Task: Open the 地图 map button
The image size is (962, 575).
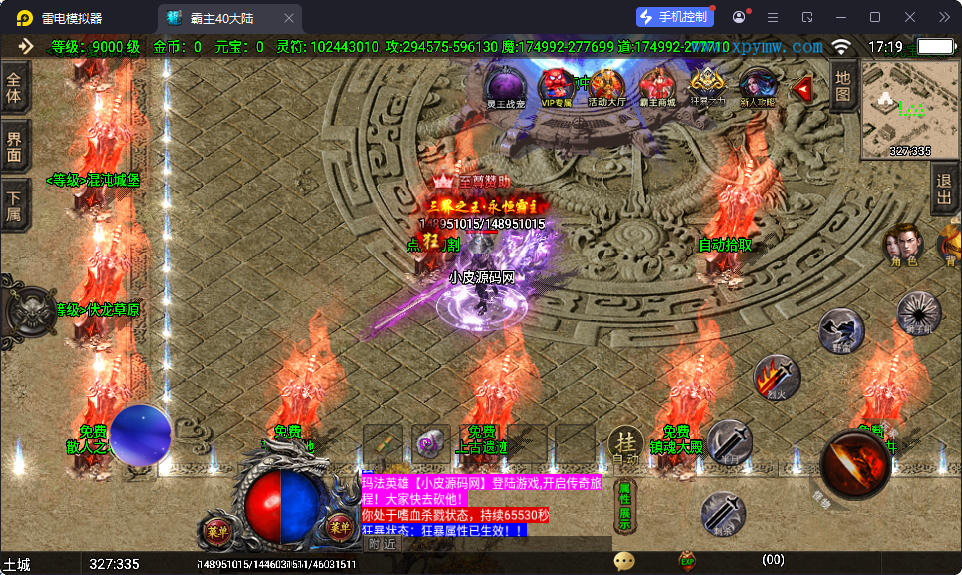Action: coord(842,85)
